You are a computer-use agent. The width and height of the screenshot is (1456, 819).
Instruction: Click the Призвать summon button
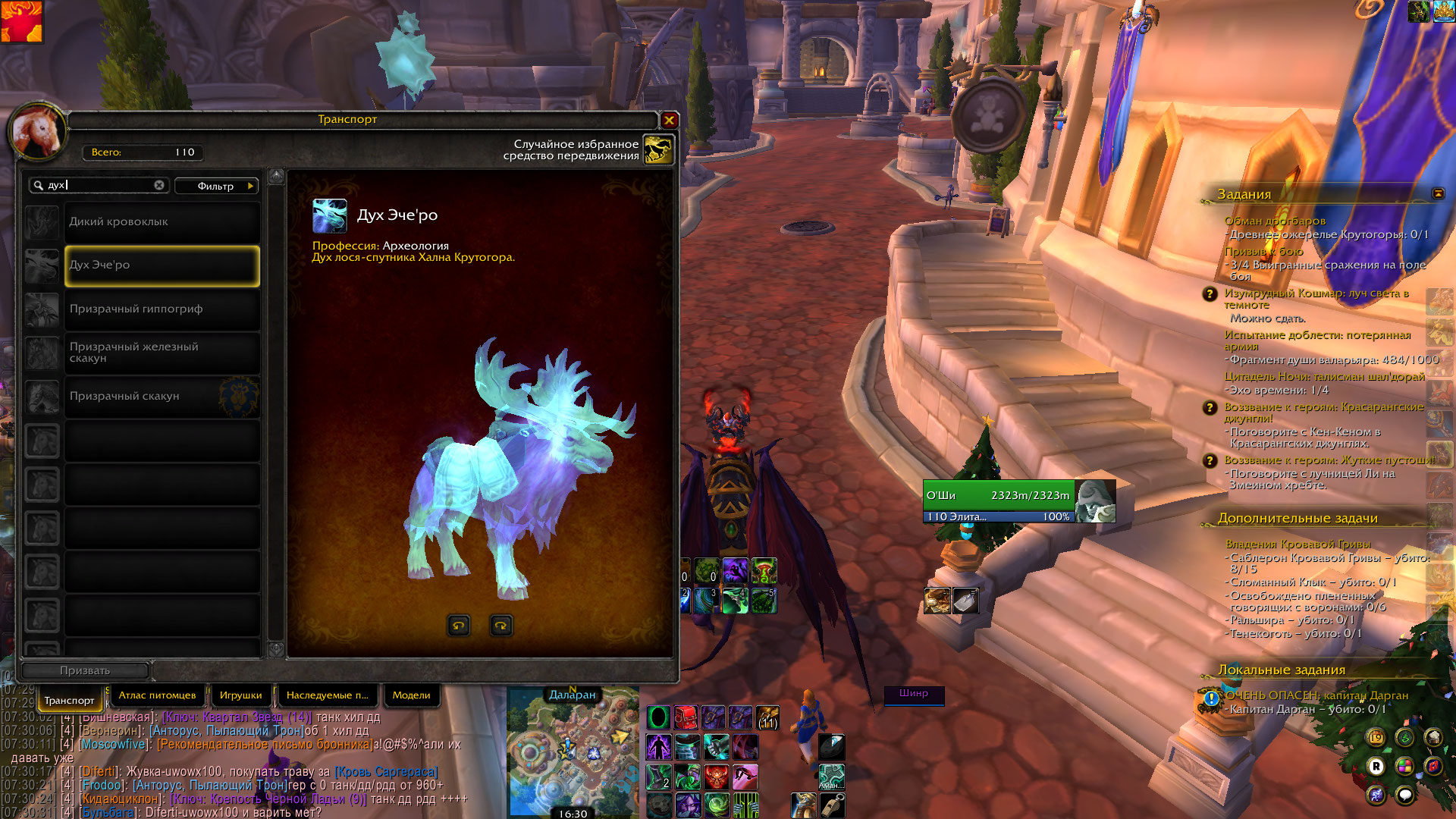(85, 670)
